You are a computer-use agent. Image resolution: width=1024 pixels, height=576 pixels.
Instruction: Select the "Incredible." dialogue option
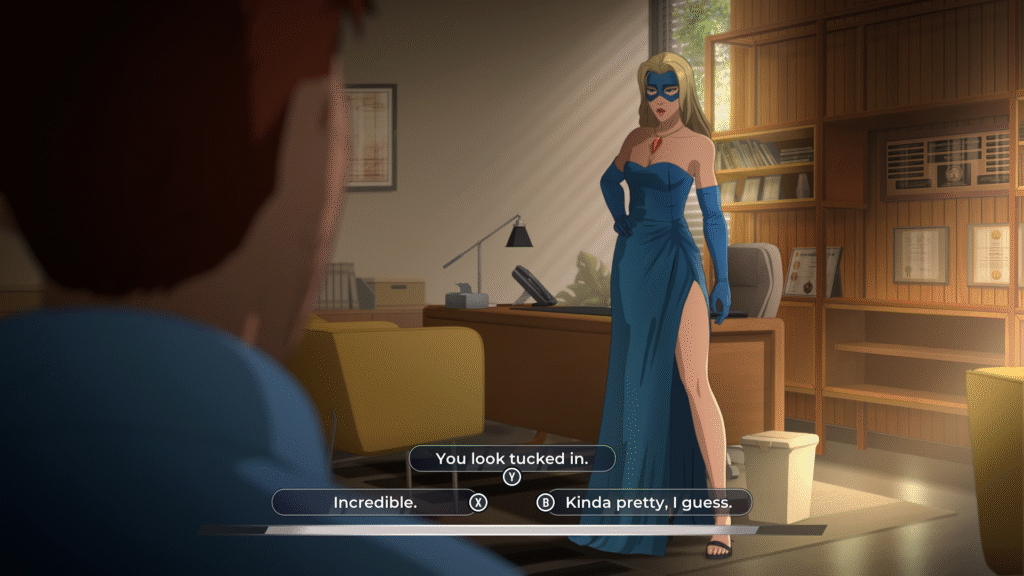tap(375, 502)
